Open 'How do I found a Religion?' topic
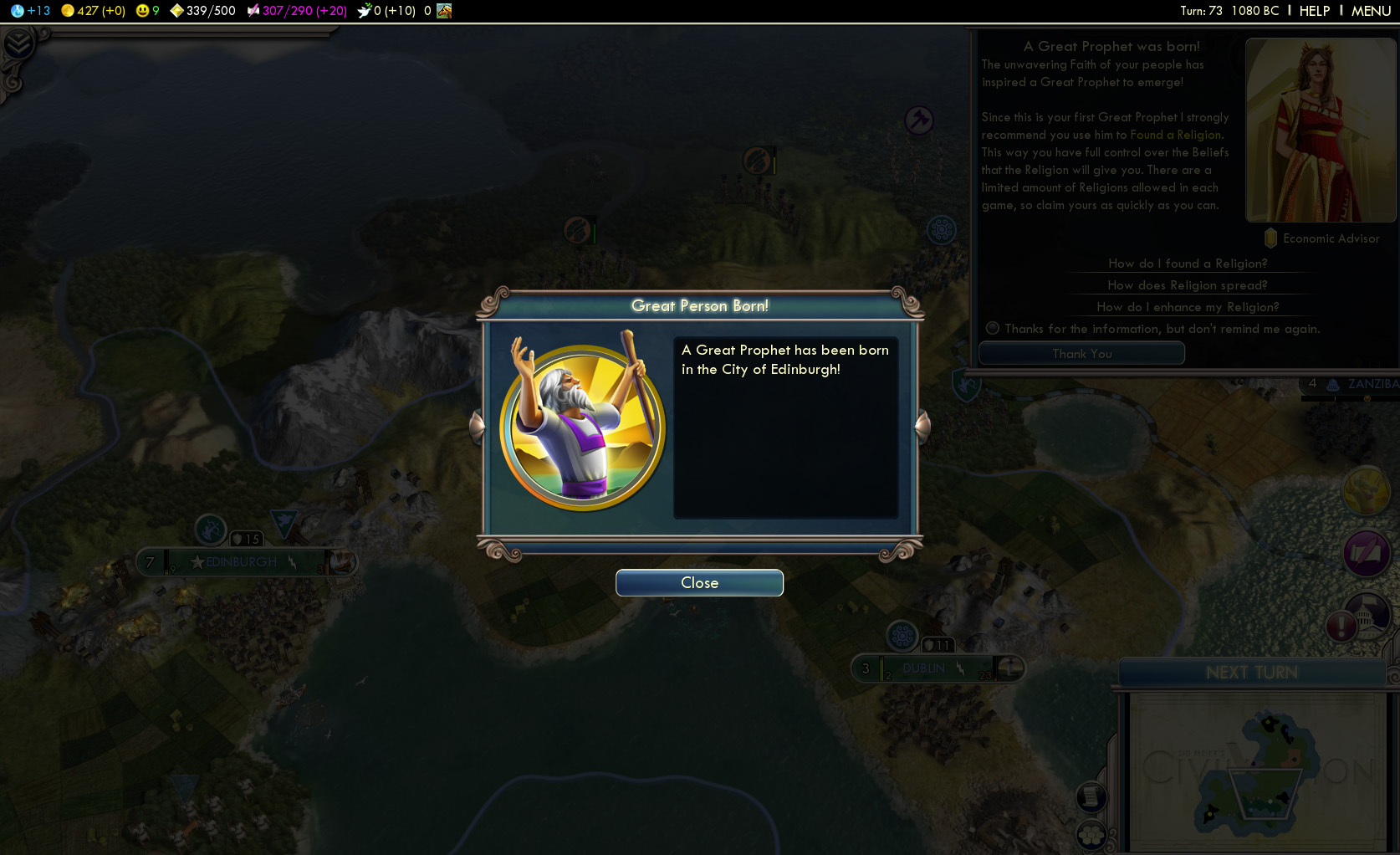1400x855 pixels. point(1188,264)
